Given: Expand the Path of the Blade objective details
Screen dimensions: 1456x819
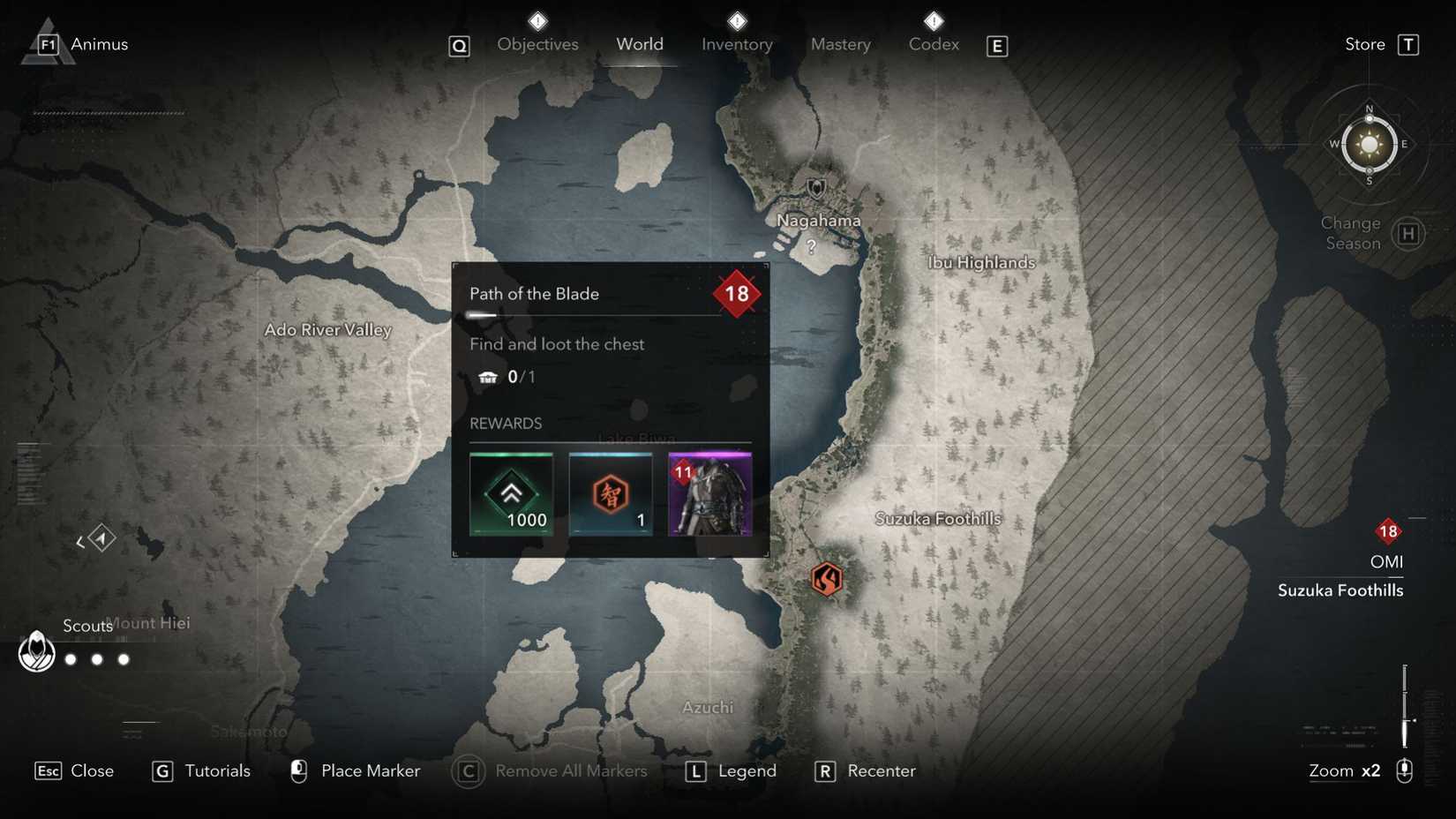Looking at the screenshot, I should point(534,294).
